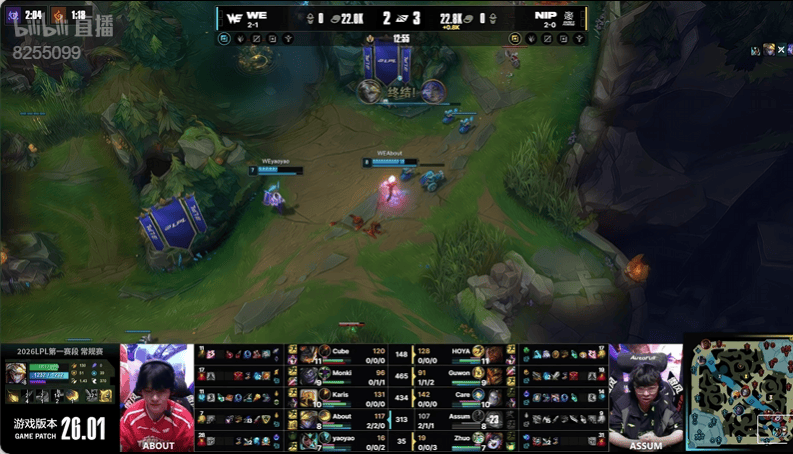Open the minimap
793x454 pixels.
(x=738, y=393)
